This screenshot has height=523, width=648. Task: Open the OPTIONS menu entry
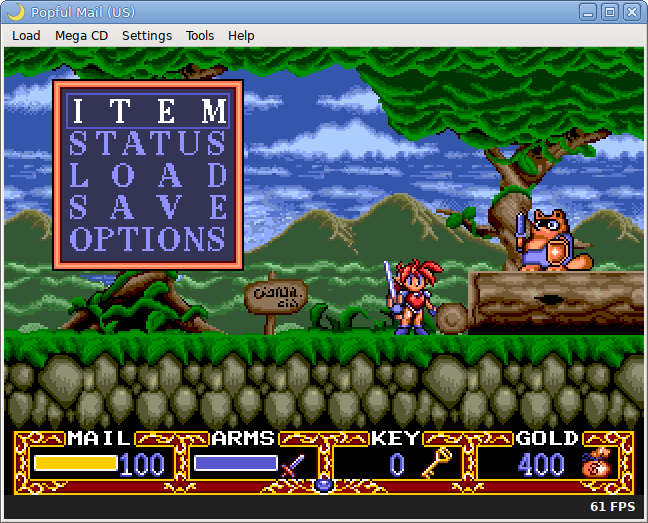pyautogui.click(x=148, y=239)
